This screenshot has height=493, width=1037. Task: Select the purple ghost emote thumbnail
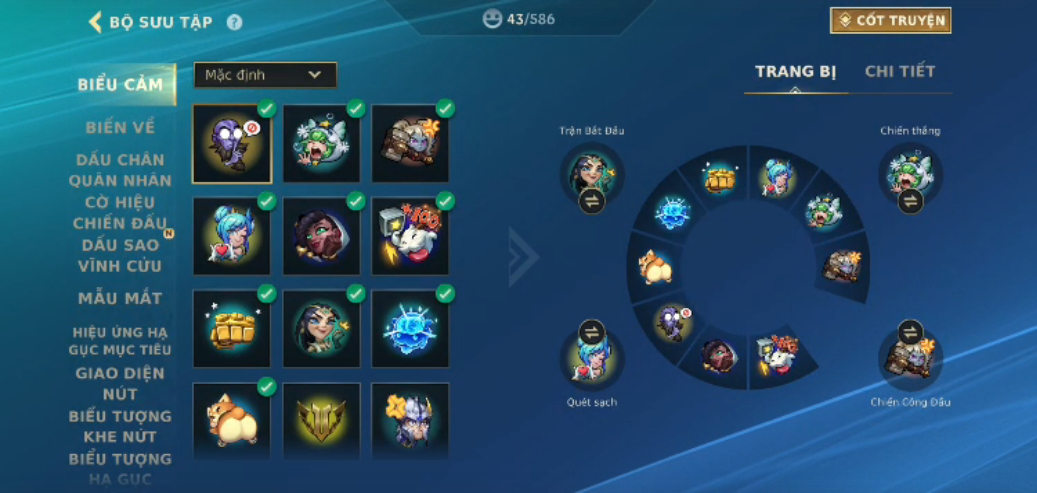[232, 144]
